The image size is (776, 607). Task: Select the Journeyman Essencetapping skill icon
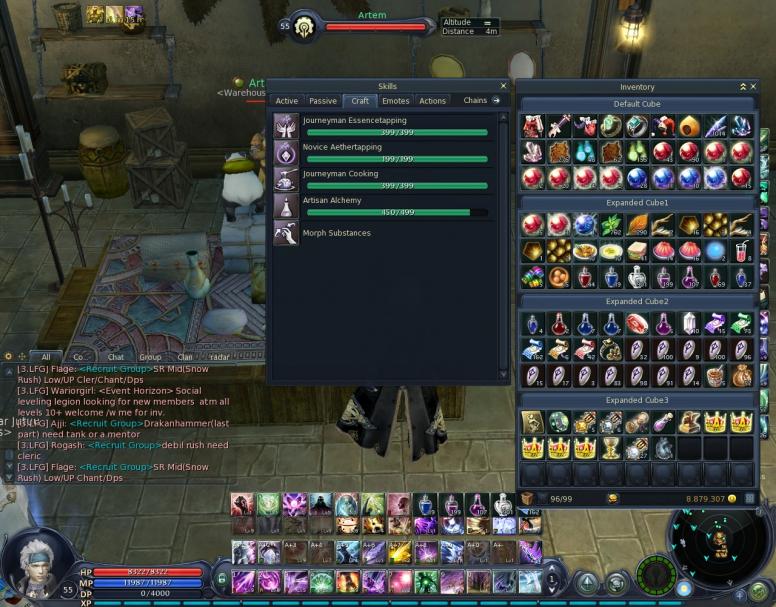[x=285, y=126]
